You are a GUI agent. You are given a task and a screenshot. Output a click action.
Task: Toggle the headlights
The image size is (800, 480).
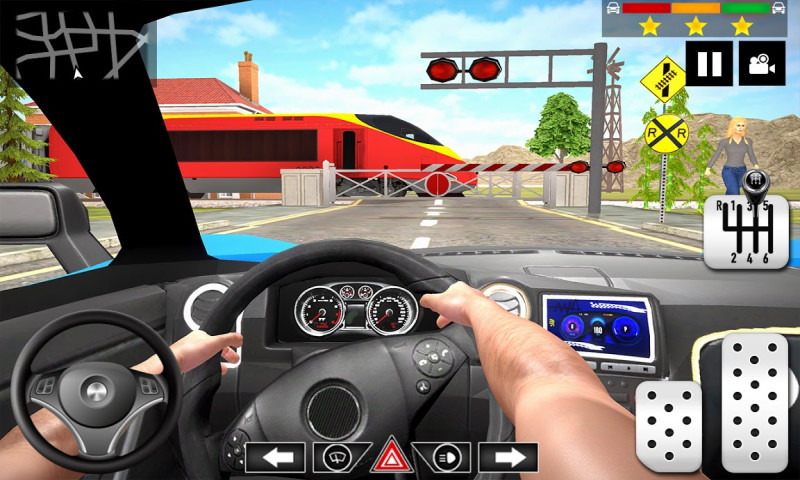447,457
